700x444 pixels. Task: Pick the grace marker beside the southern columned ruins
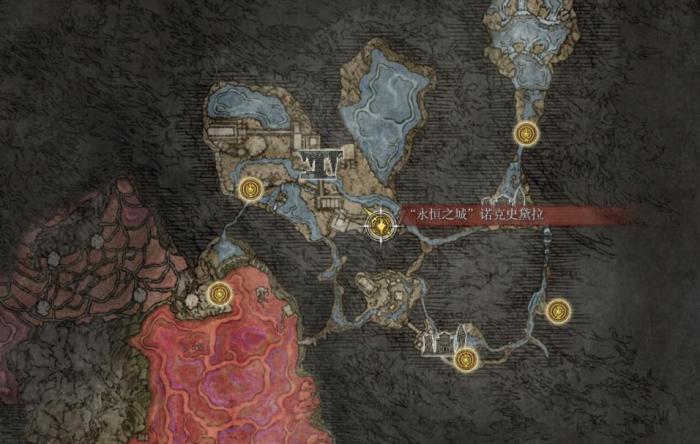click(463, 359)
